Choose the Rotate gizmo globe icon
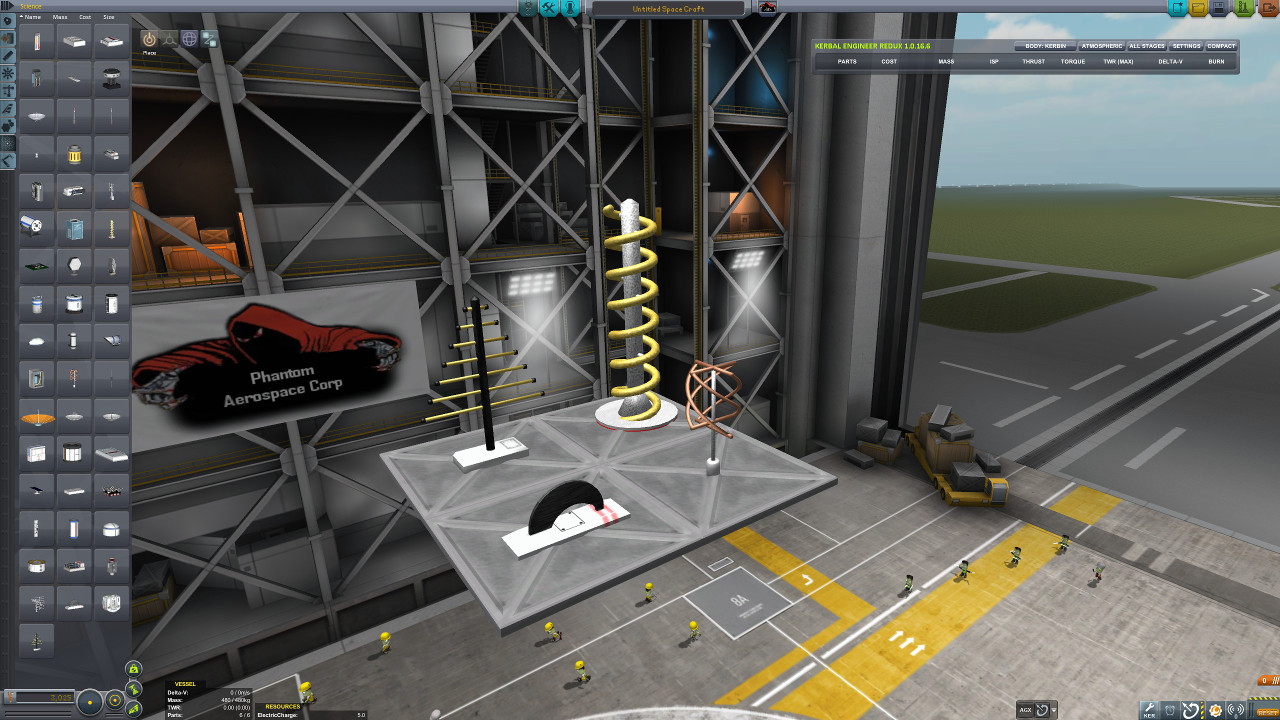The height and width of the screenshot is (720, 1280). pos(190,39)
